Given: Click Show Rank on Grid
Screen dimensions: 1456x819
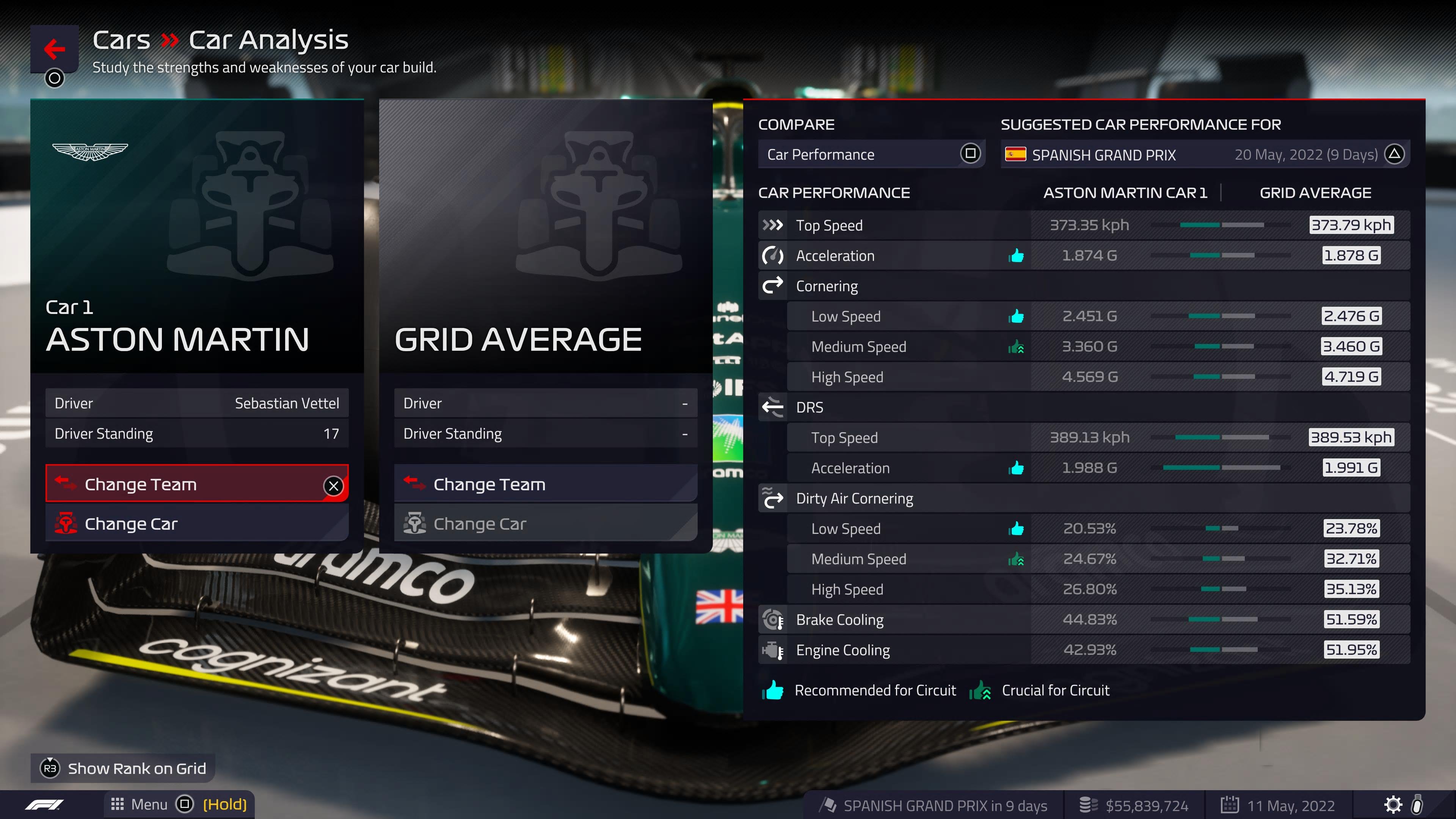Looking at the screenshot, I should (122, 768).
